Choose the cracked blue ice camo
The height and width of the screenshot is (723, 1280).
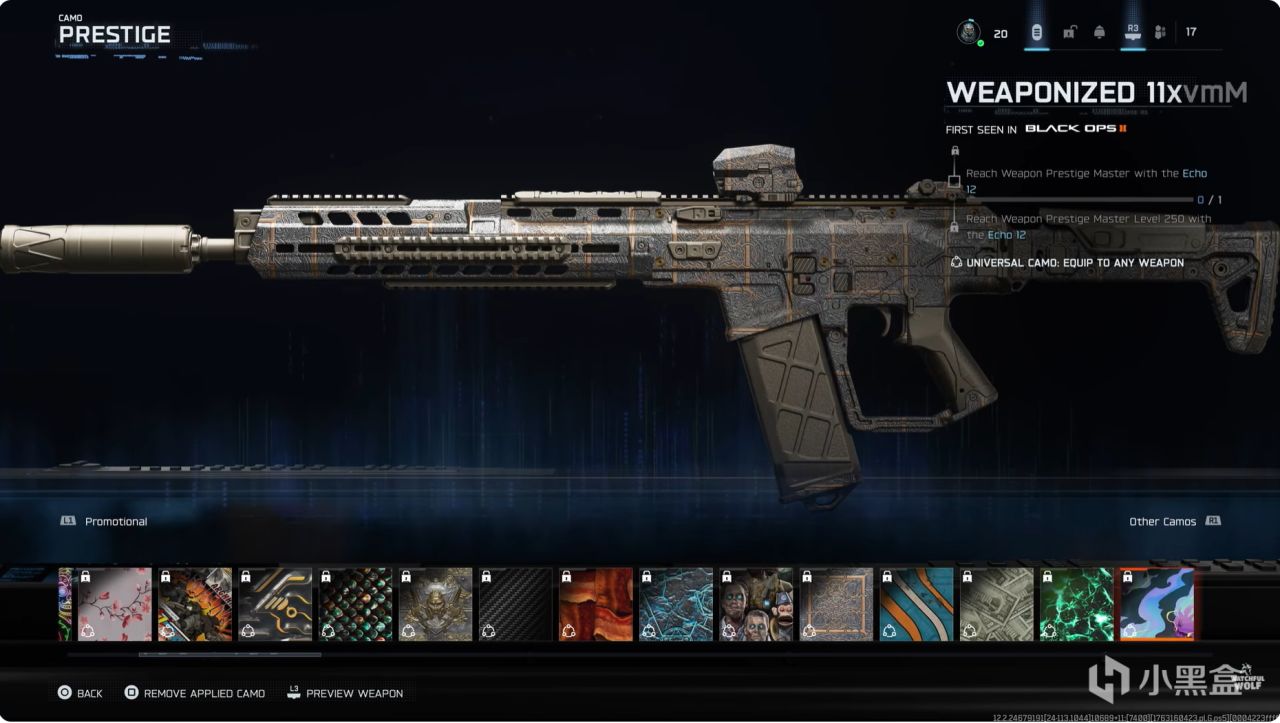point(676,604)
